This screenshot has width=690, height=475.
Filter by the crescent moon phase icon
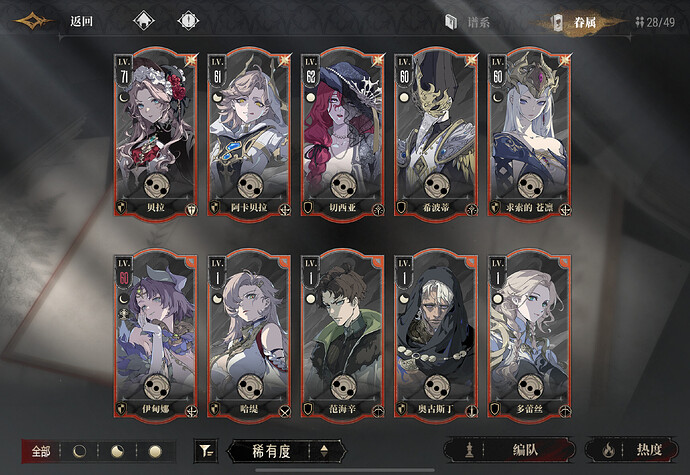pos(80,452)
